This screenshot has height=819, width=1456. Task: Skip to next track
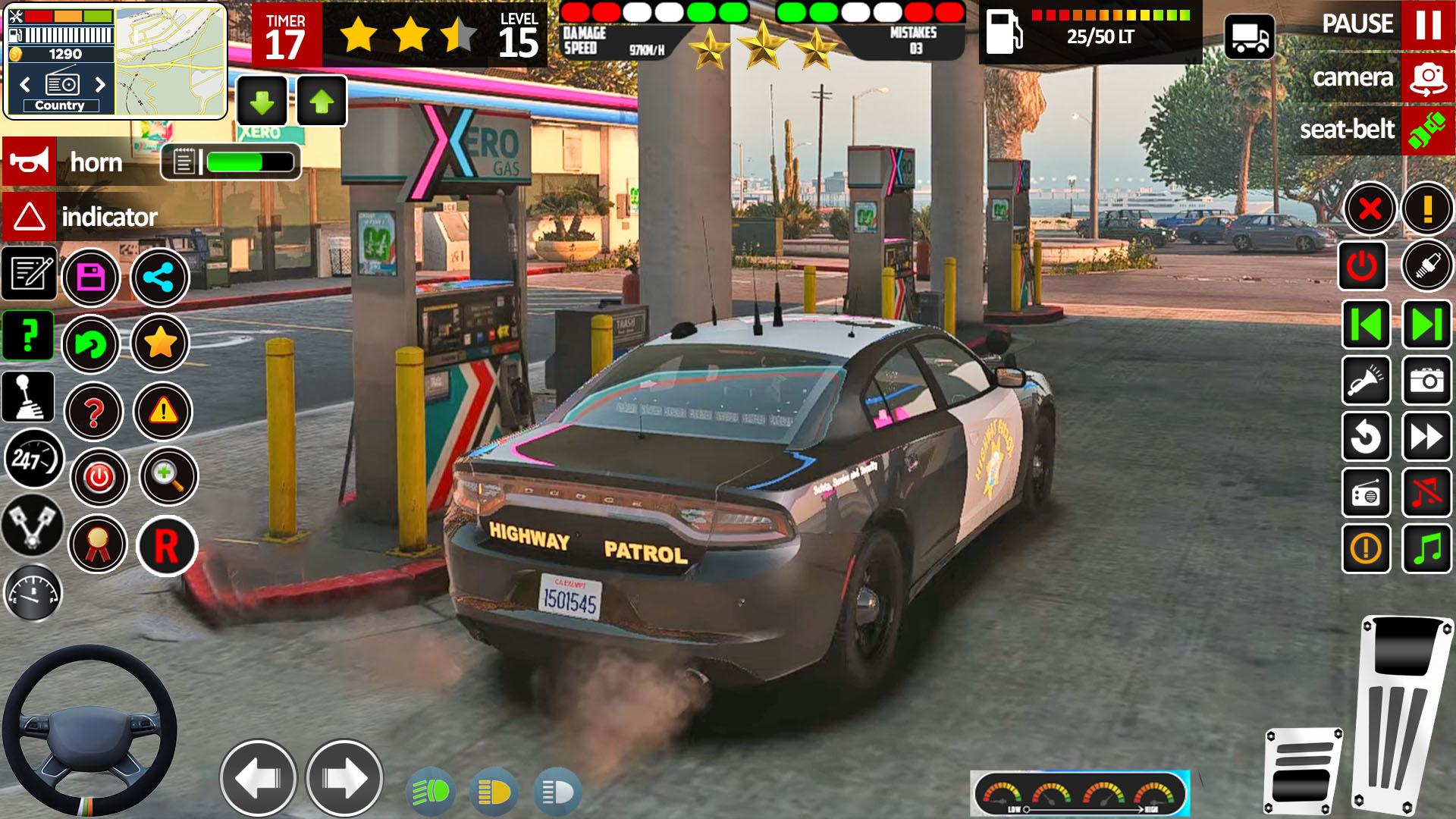coord(1427,325)
